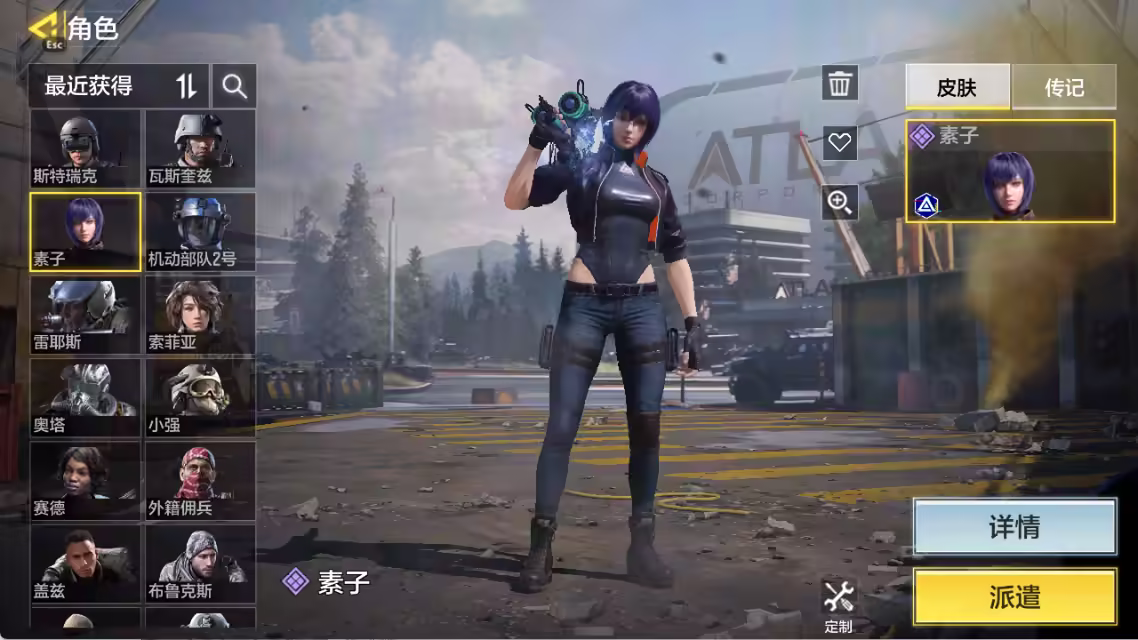
Task: Switch to the 传记 tab
Action: coord(1064,88)
